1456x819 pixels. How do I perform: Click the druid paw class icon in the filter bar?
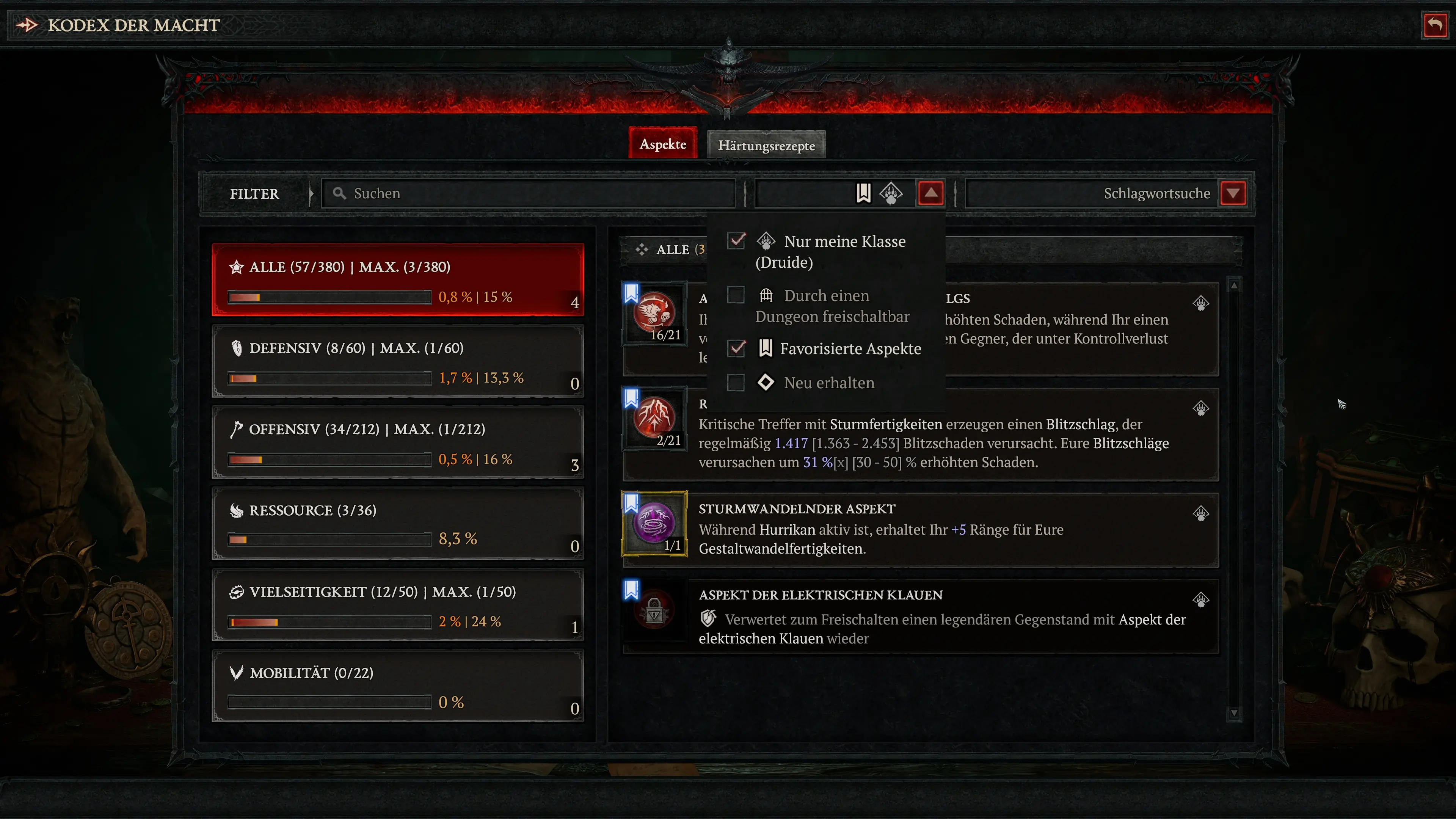click(x=892, y=193)
